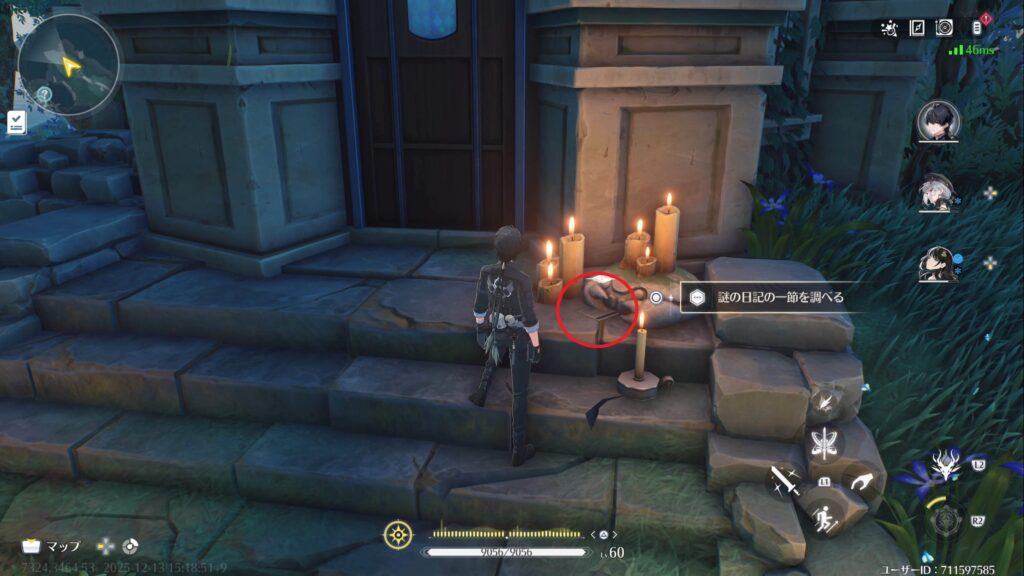The width and height of the screenshot is (1024, 576).
Task: Open the compass guidebook icon
Action: (917, 28)
